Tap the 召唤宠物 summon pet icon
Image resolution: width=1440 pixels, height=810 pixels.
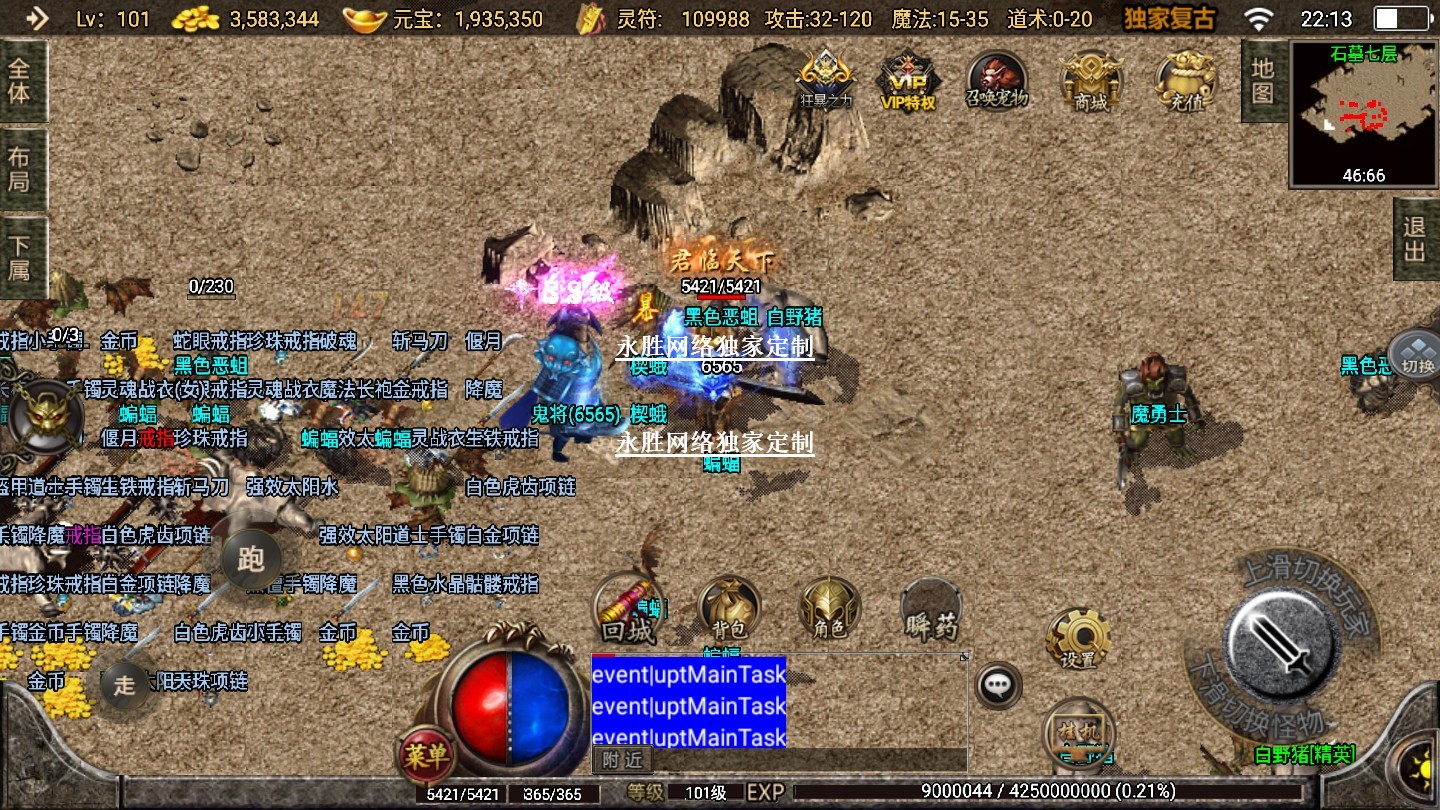[x=997, y=80]
